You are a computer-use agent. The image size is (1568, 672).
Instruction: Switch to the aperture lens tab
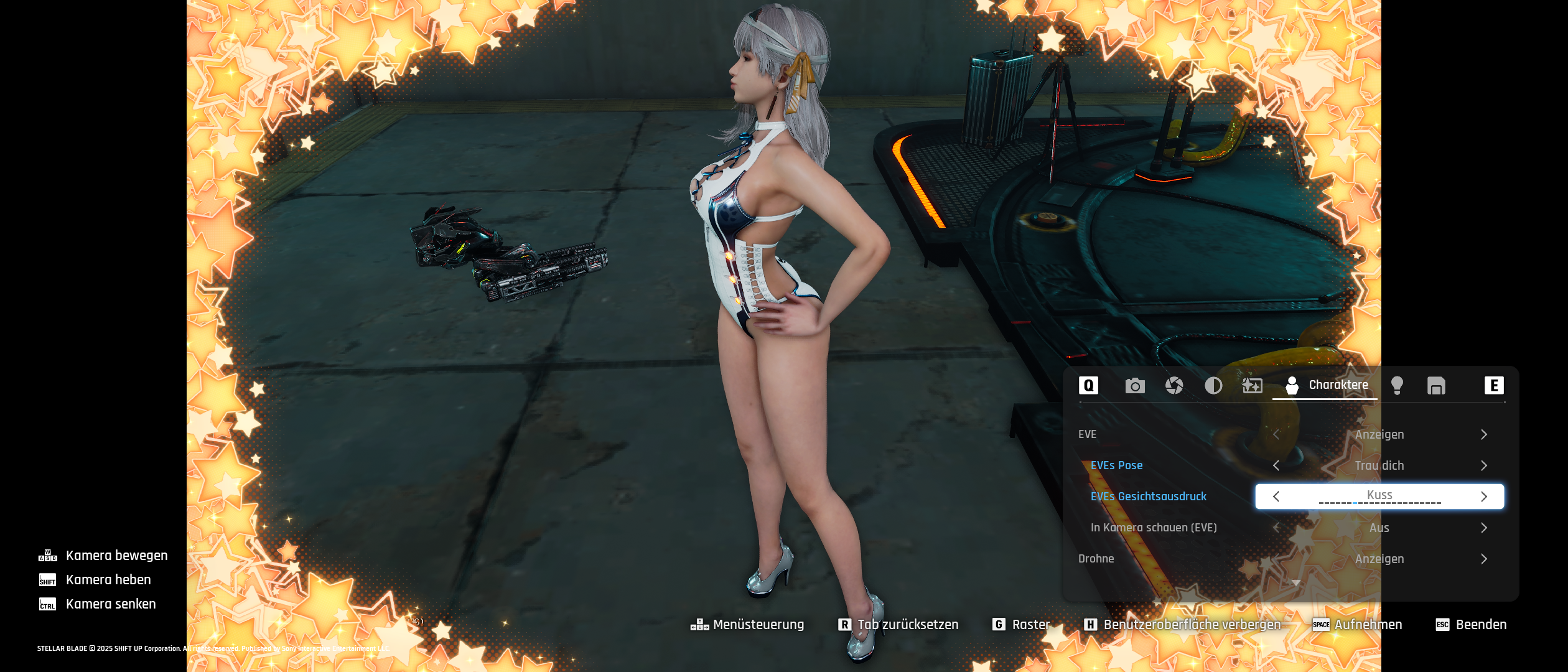(1174, 386)
